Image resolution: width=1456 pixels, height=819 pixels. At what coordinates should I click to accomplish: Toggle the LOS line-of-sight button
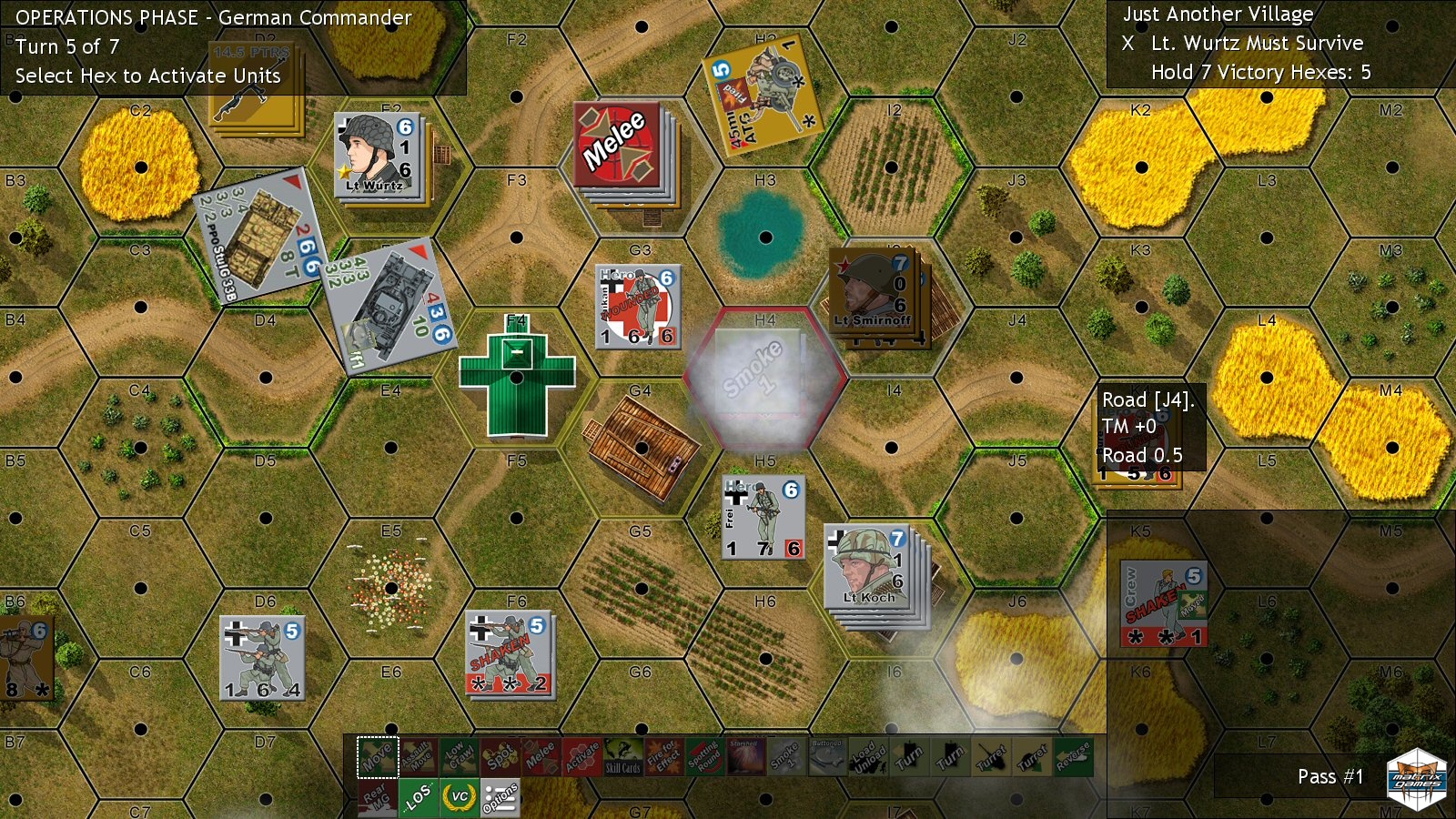click(419, 798)
